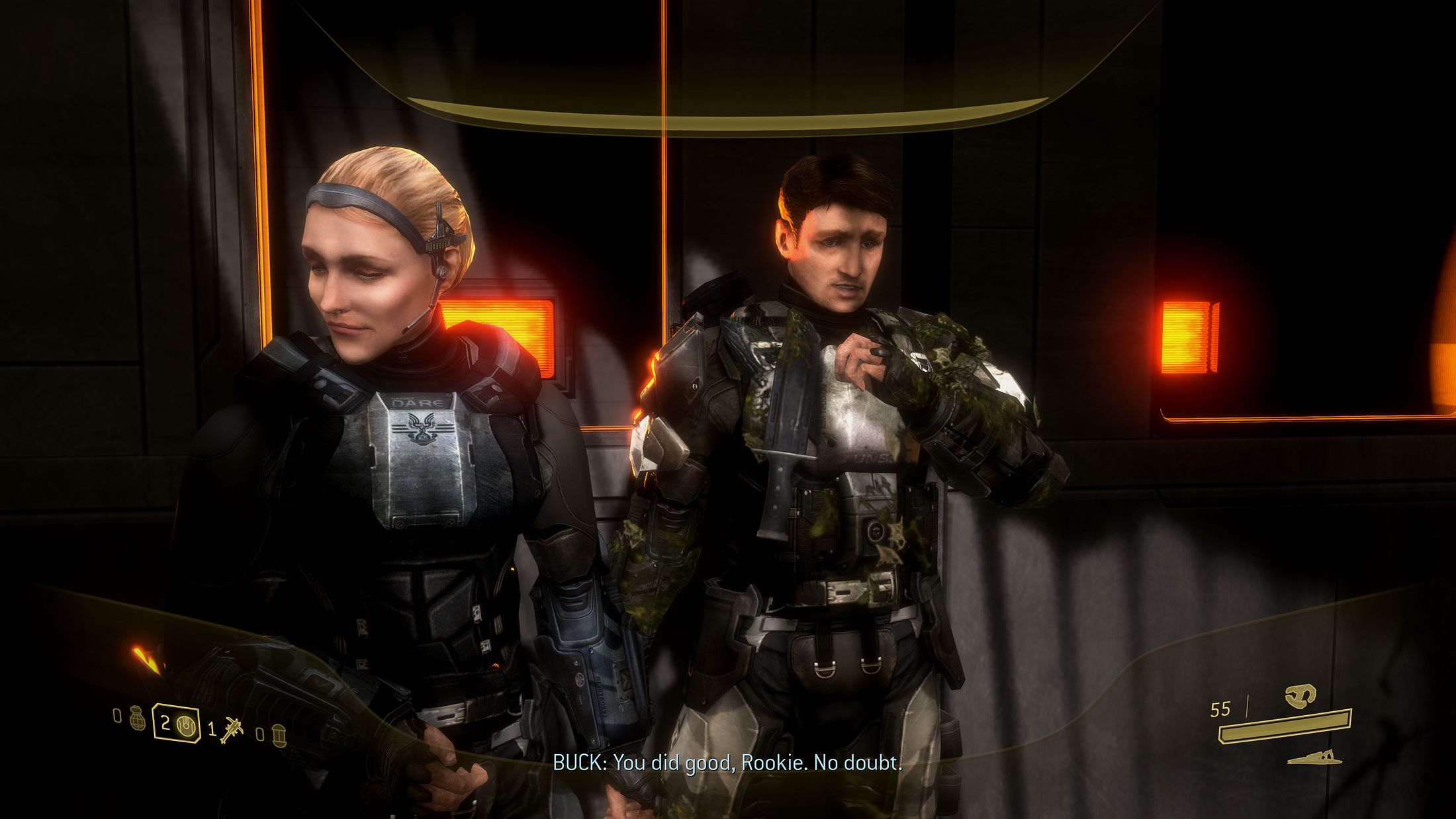Choose the highlighted plasma grenade slot
The height and width of the screenshot is (819, 1456).
pyautogui.click(x=177, y=724)
